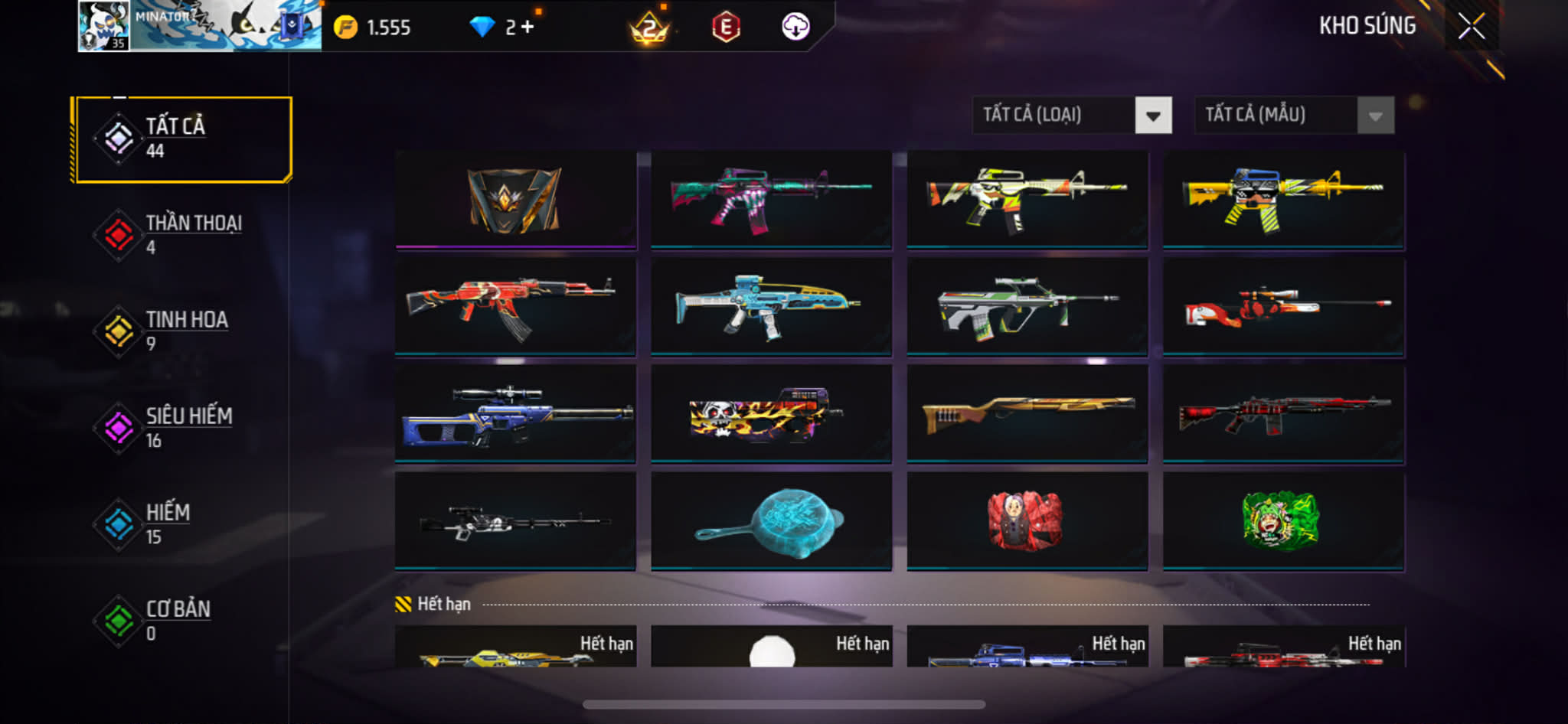Close the Kho Súng weapon armory
This screenshot has height=724, width=1568.
point(1471,27)
